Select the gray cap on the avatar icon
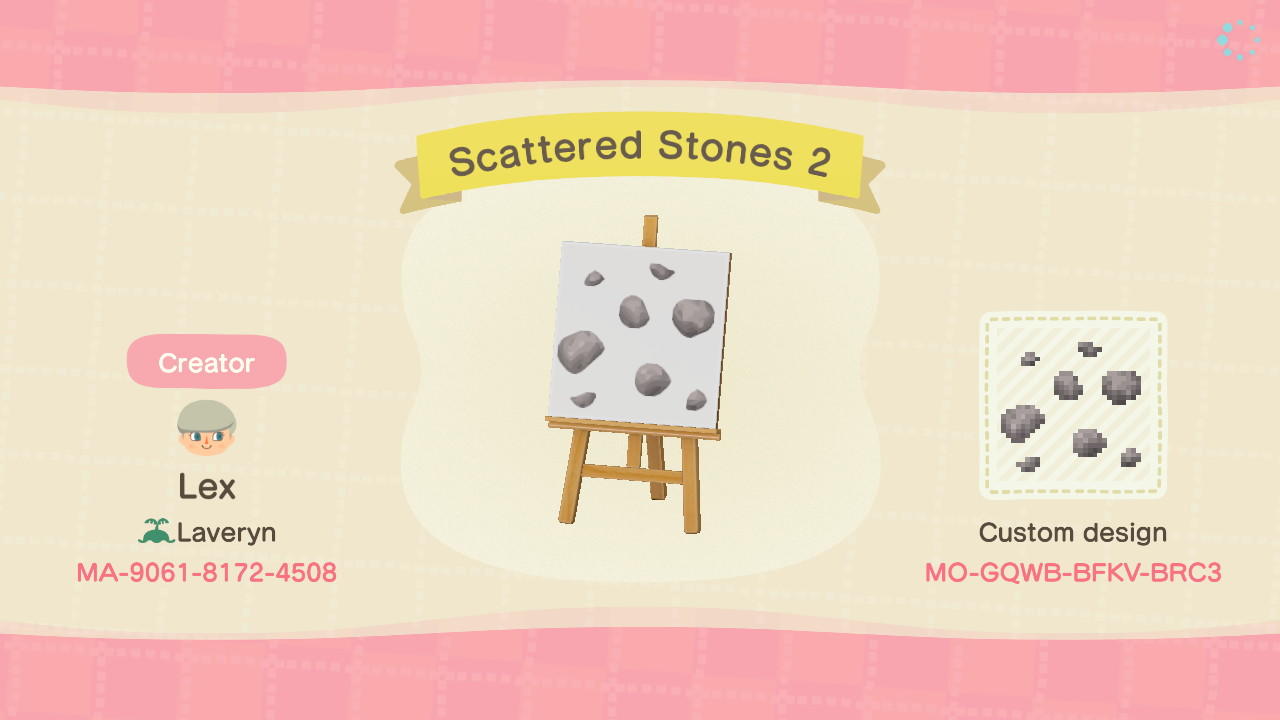This screenshot has width=1280, height=720. 206,415
